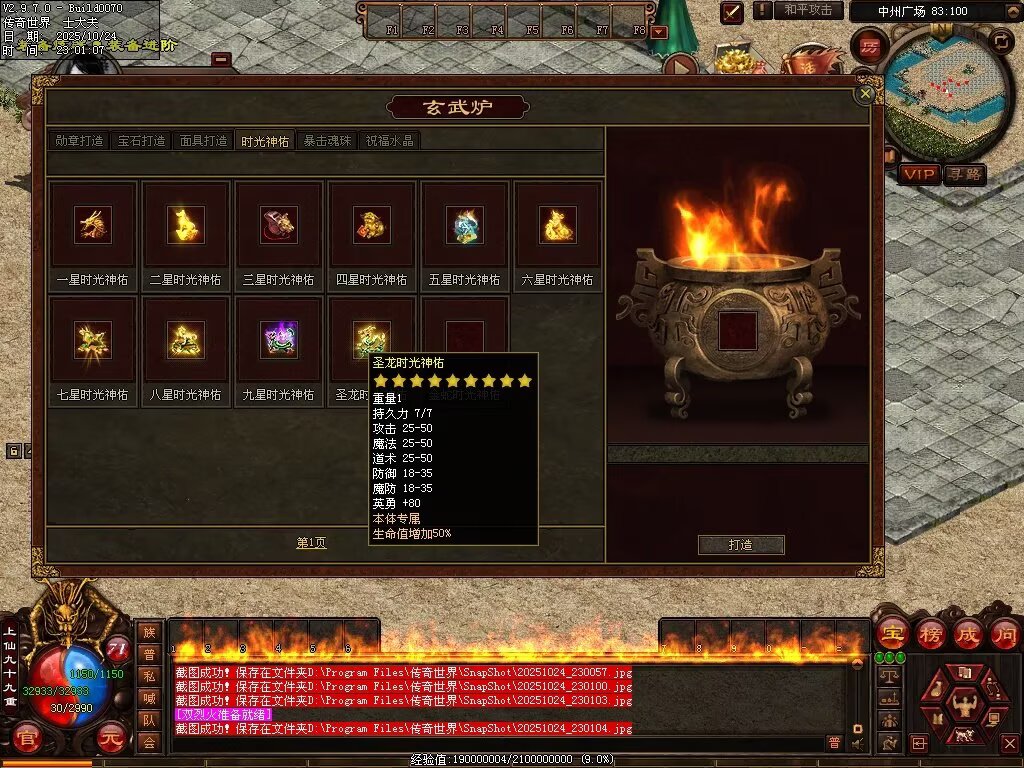This screenshot has height=768, width=1024.
Task: Open the VIP panel button
Action: tap(919, 174)
